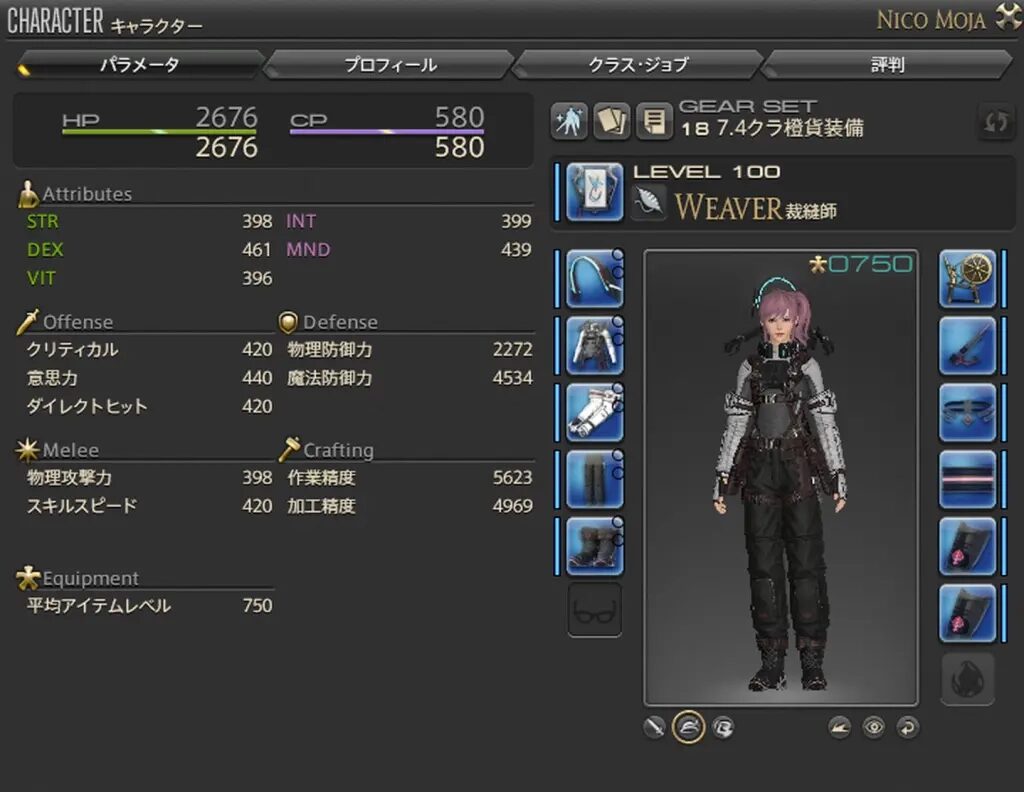Select the boots equipment slot
This screenshot has height=792, width=1024.
click(x=595, y=546)
